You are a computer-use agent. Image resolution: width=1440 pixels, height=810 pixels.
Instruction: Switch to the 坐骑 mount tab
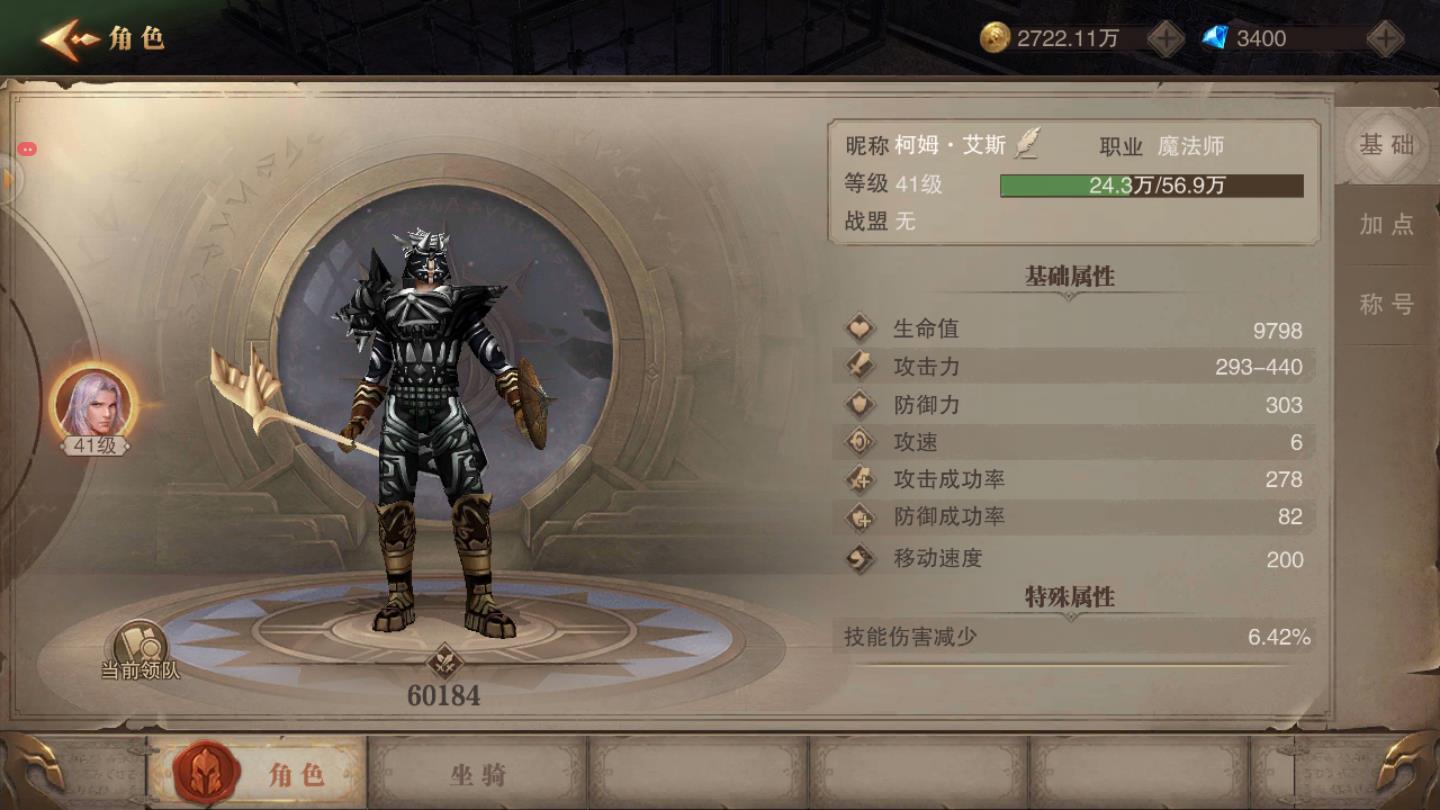coord(477,773)
